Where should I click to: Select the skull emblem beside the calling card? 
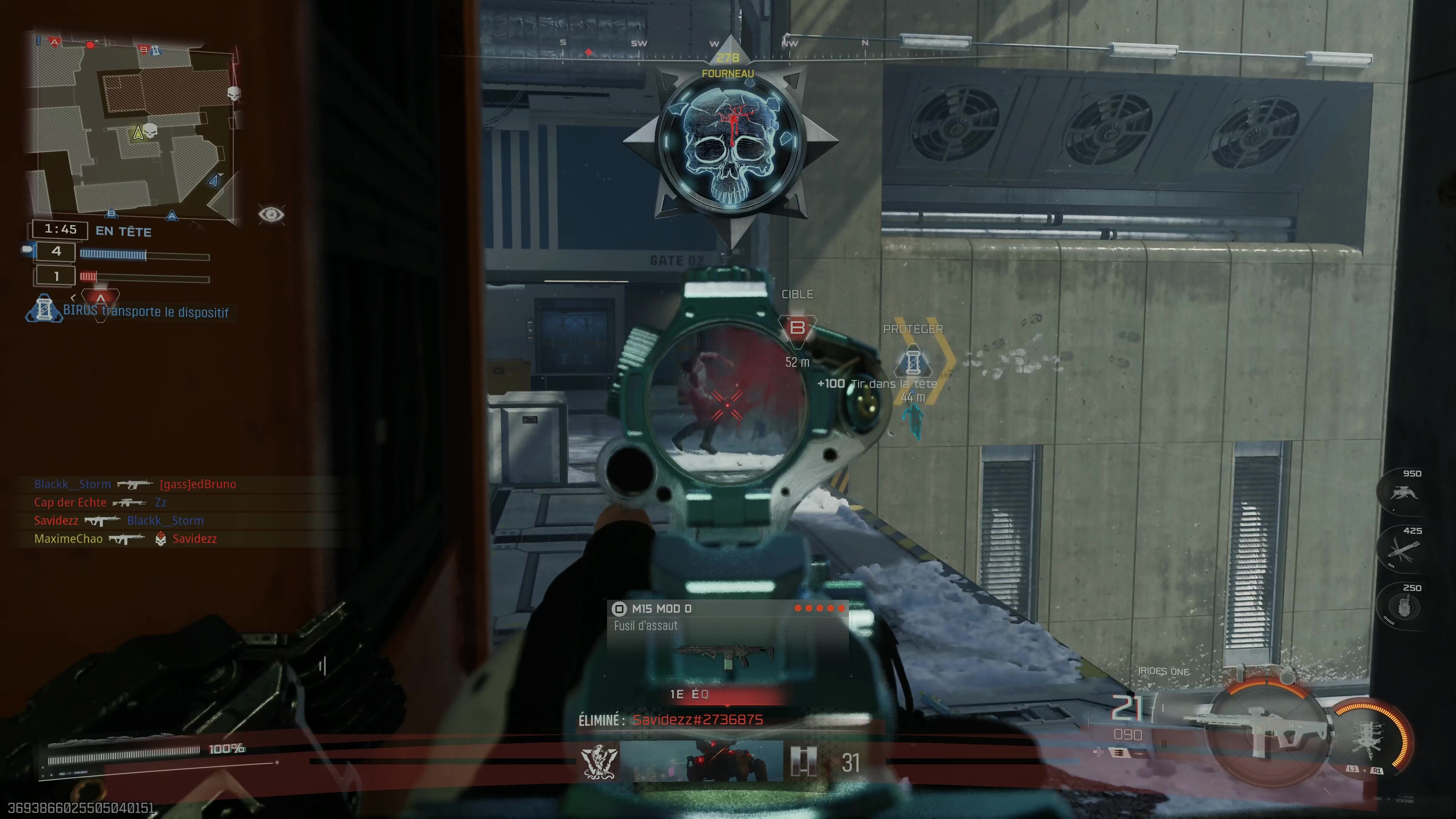599,761
